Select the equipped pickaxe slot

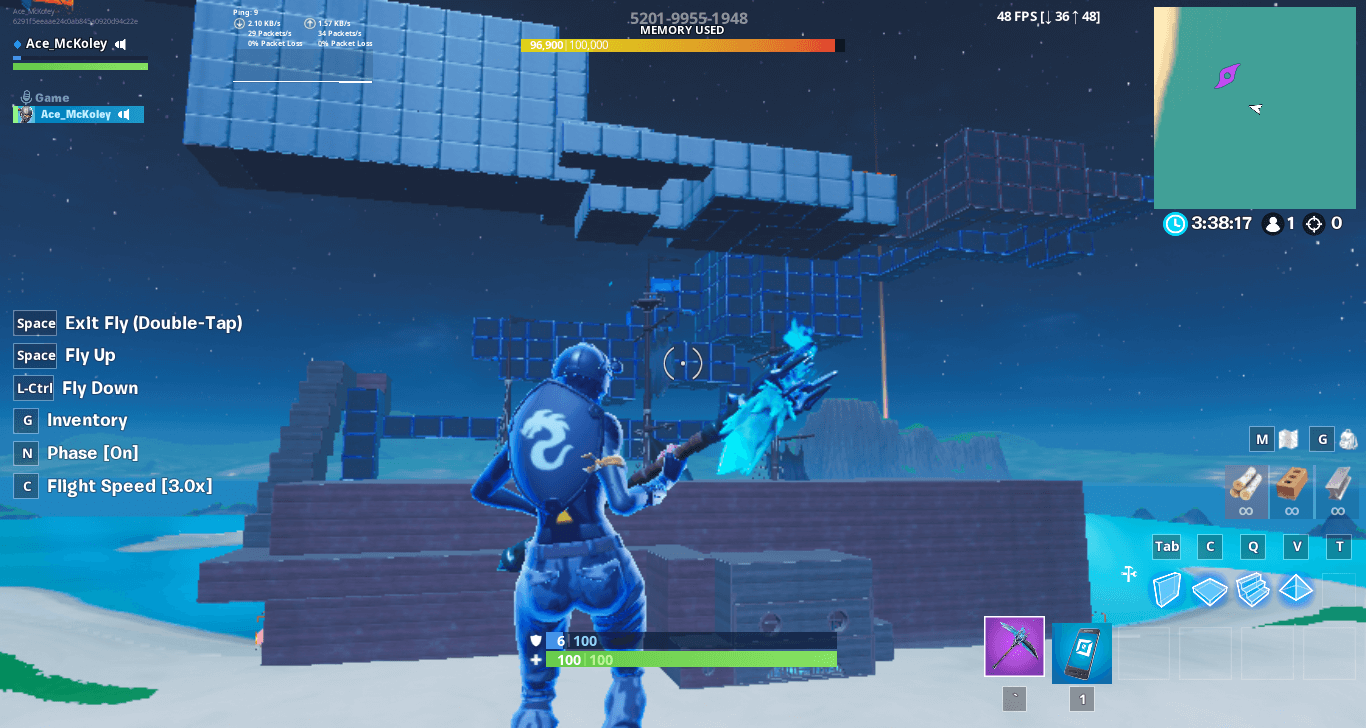click(1014, 646)
